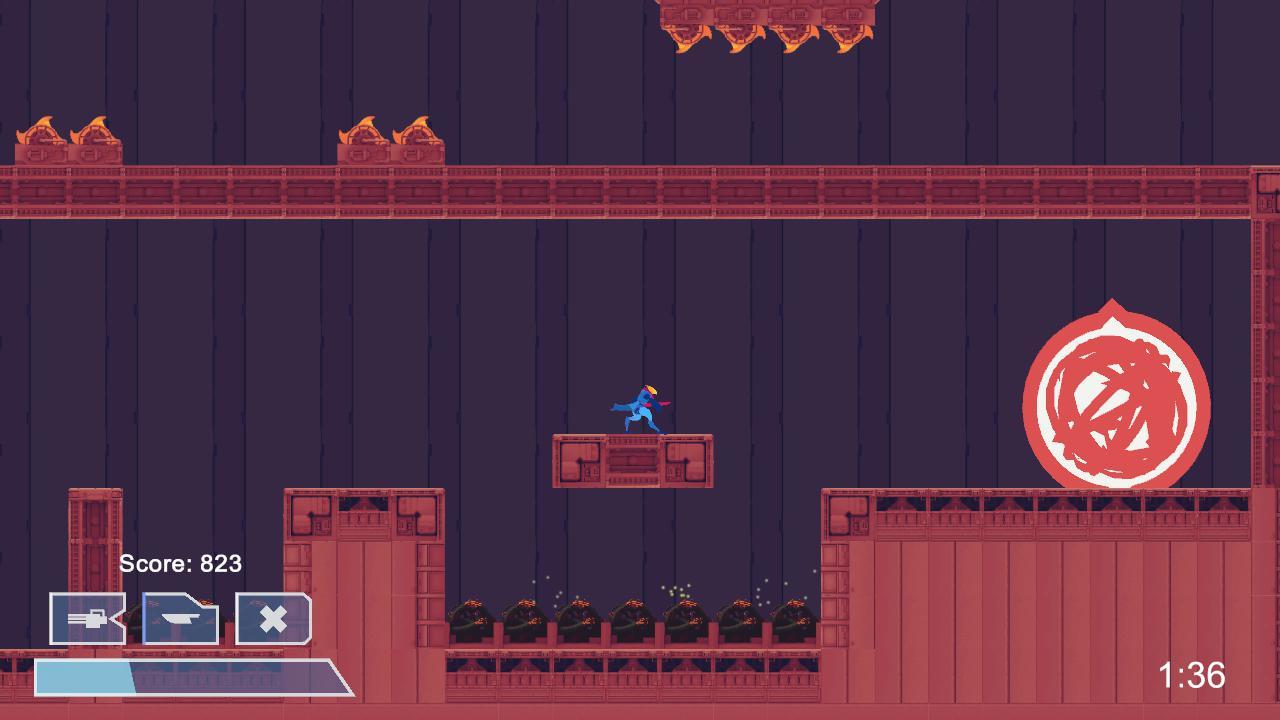Image resolution: width=1280 pixels, height=720 pixels.
Task: Toggle the currently highlighted sword weapon slot
Action: tap(180, 619)
